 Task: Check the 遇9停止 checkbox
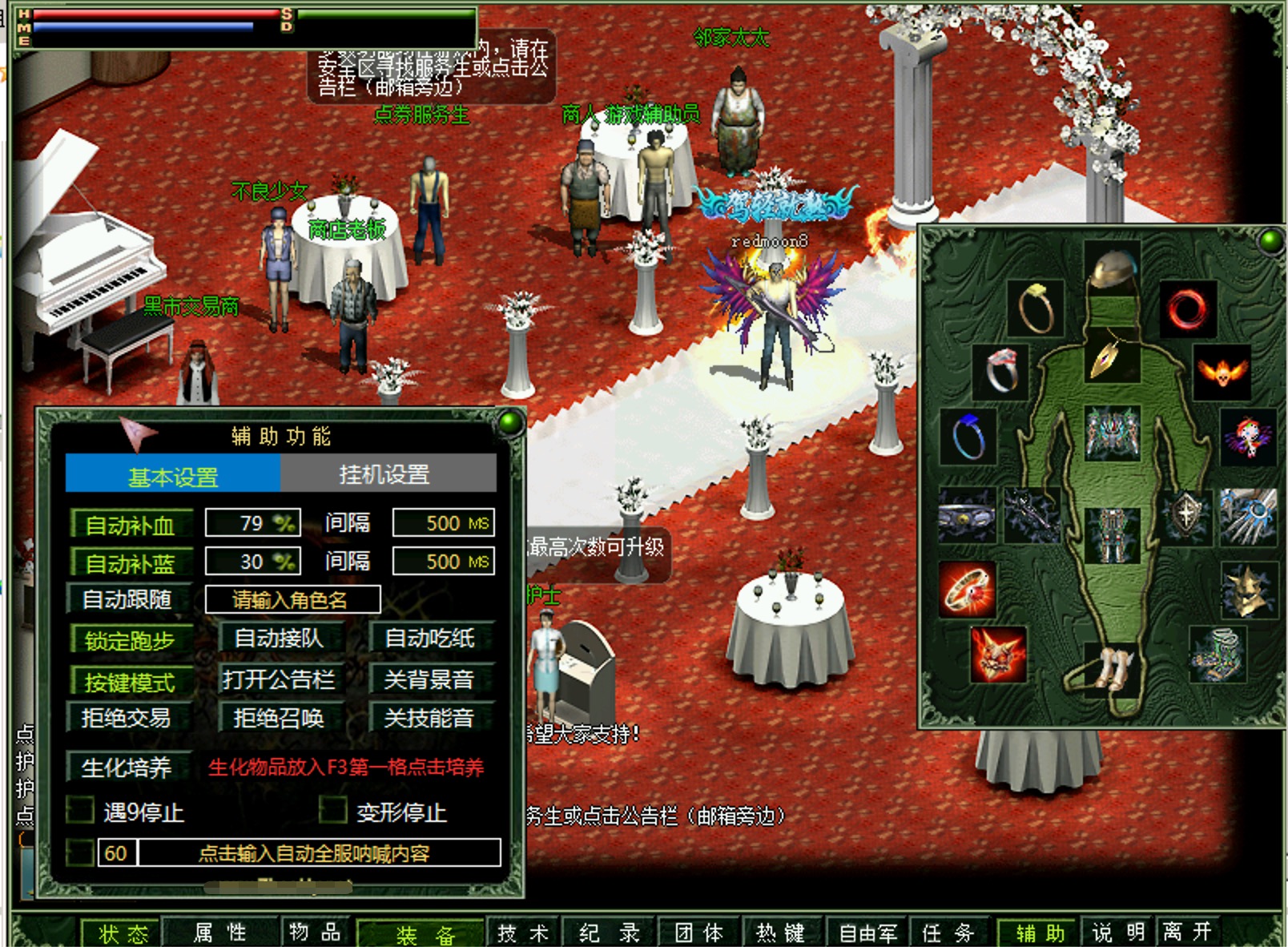[x=80, y=811]
